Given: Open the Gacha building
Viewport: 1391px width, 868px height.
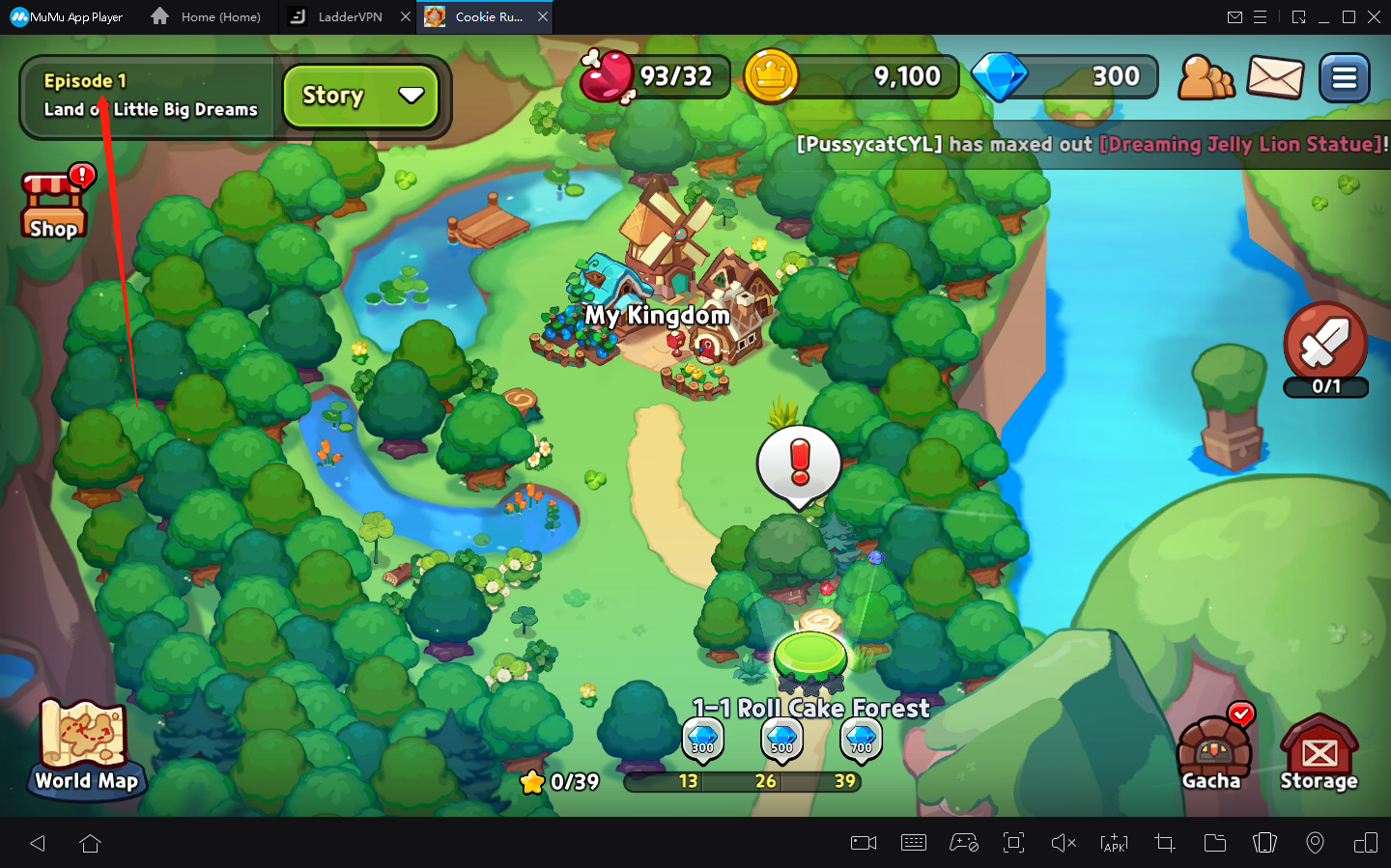Looking at the screenshot, I should [x=1213, y=748].
